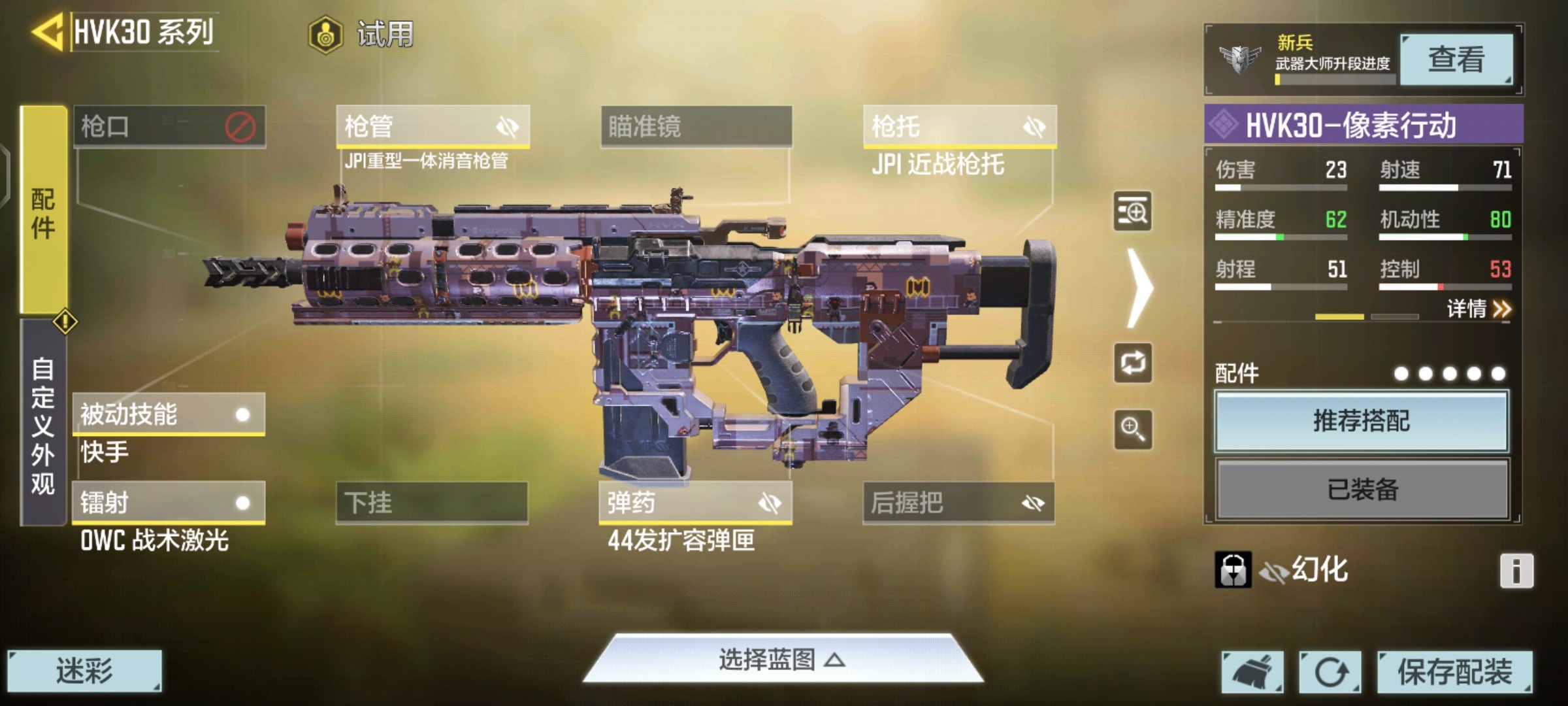Open the 迷彩 camo menu
The image size is (1568, 706).
84,671
